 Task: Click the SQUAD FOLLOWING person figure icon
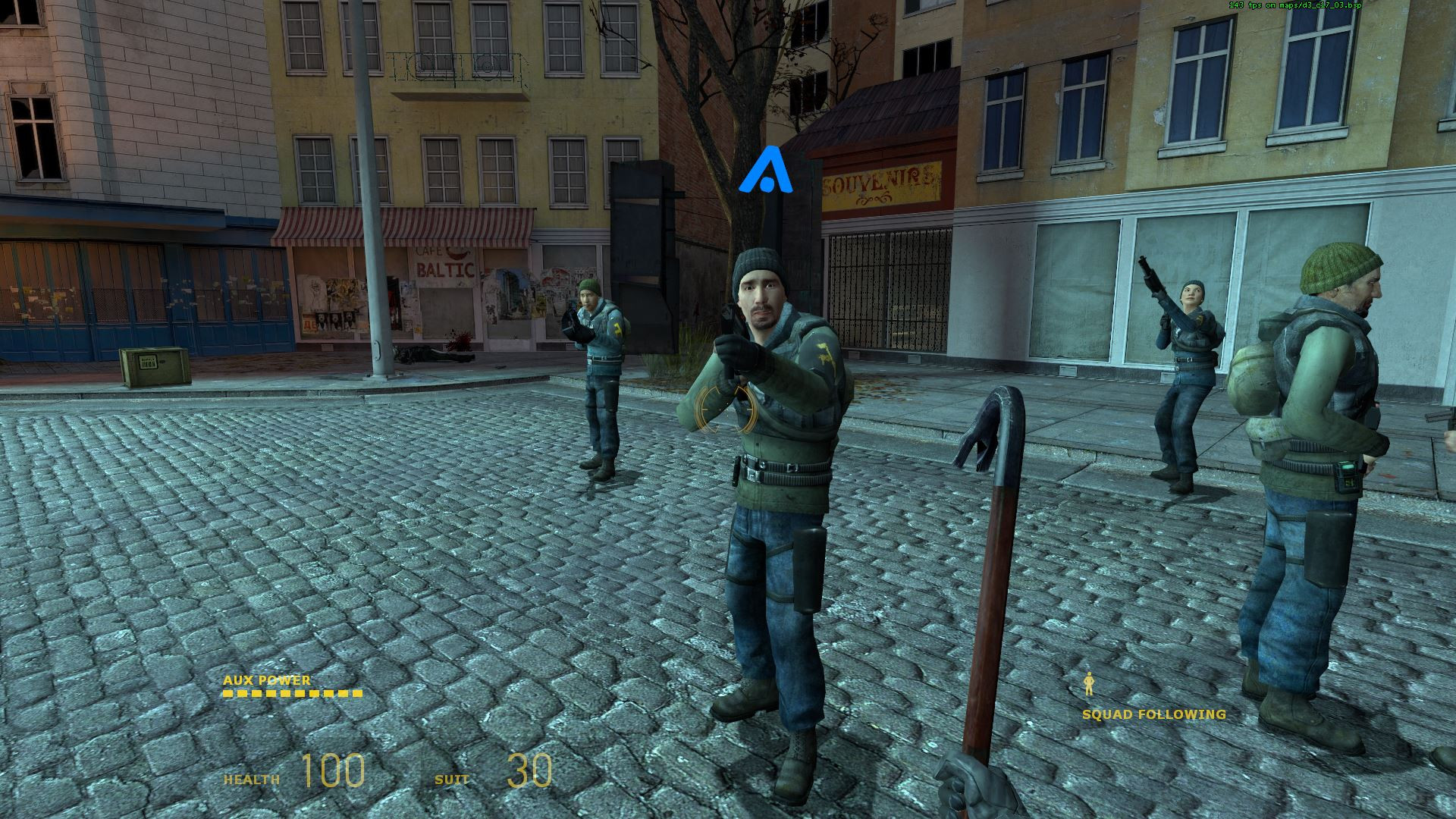click(1090, 685)
